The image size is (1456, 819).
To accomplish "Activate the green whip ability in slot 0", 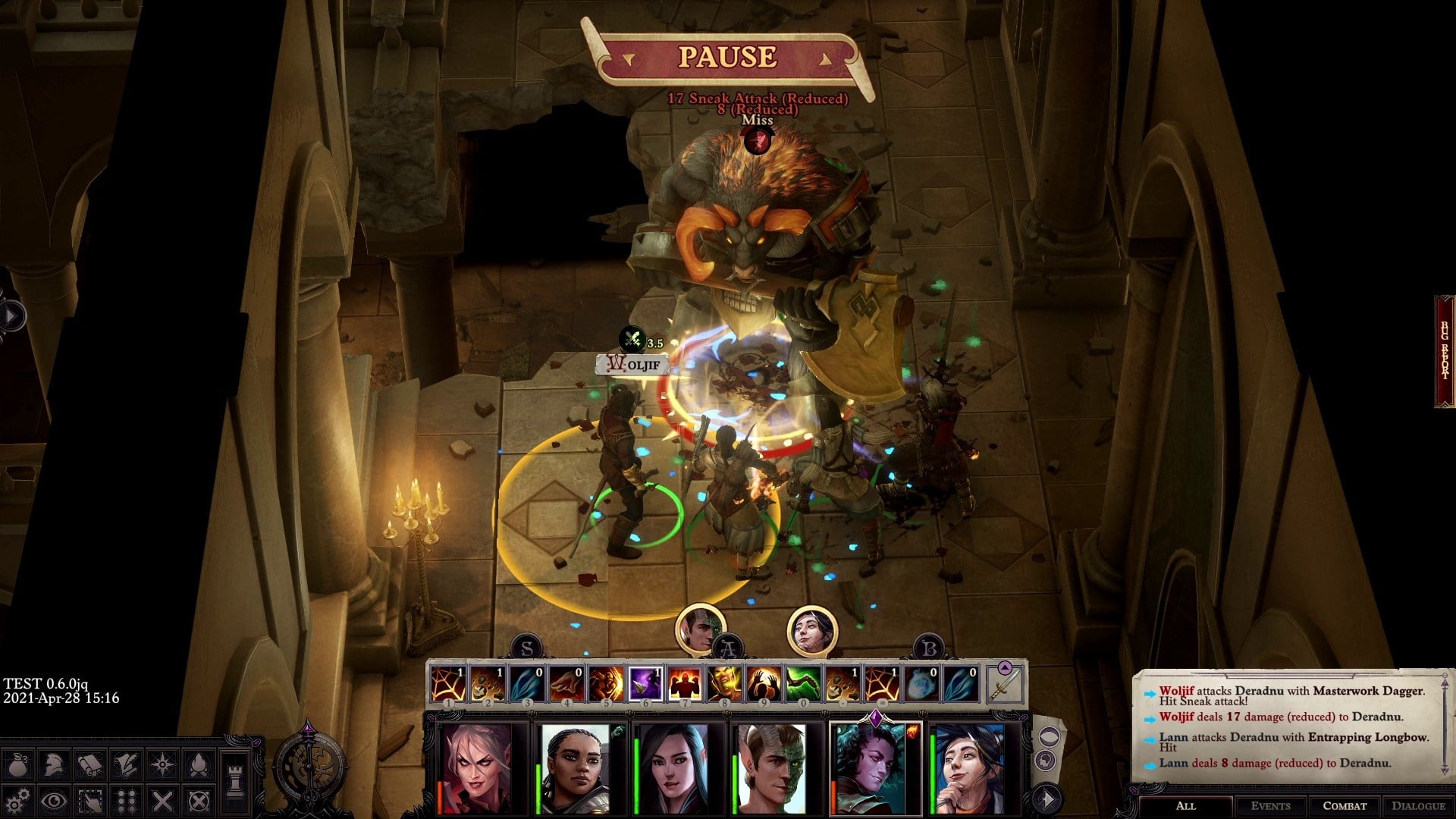I will [x=803, y=683].
